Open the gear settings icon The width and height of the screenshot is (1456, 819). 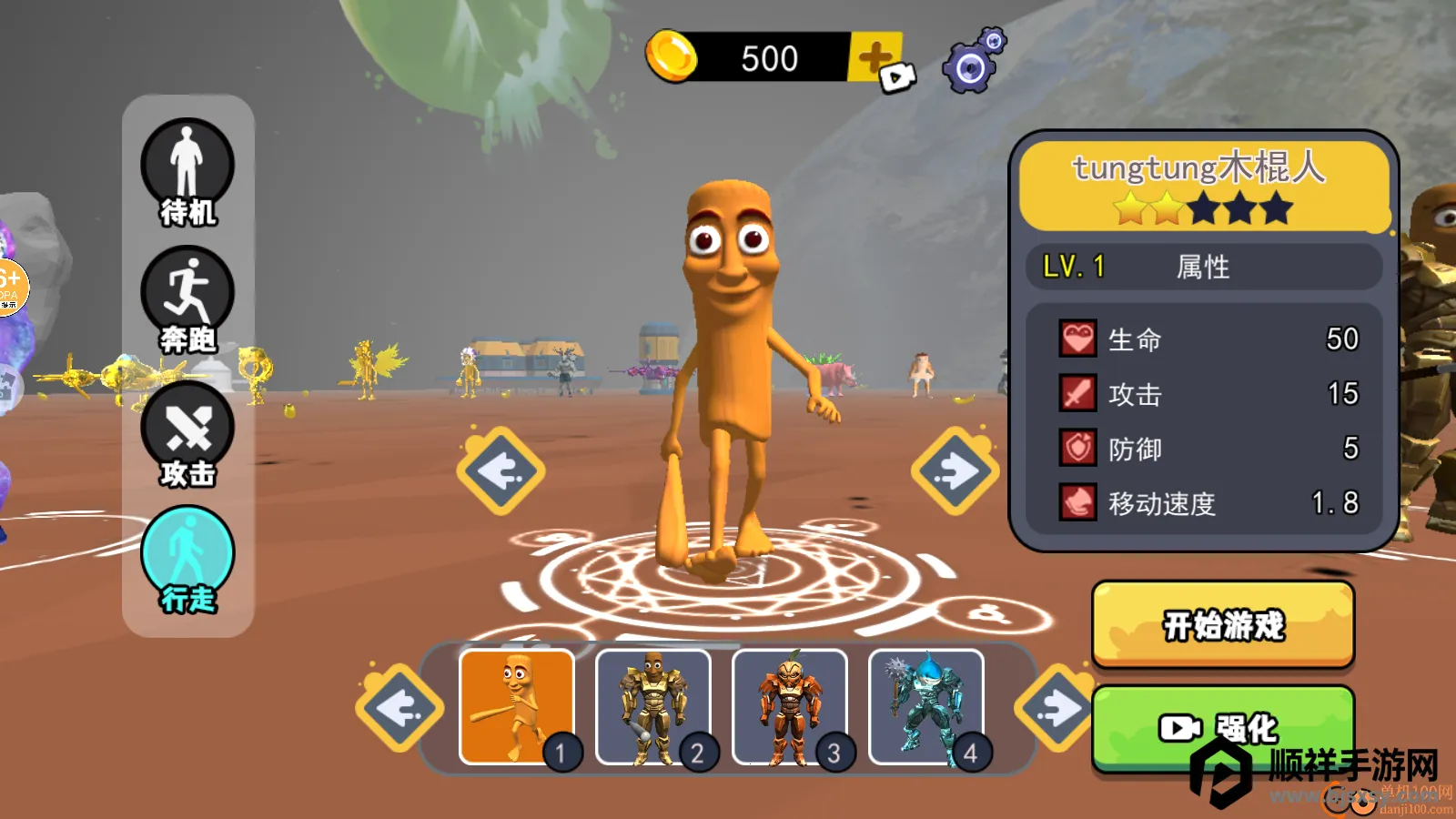click(x=973, y=62)
